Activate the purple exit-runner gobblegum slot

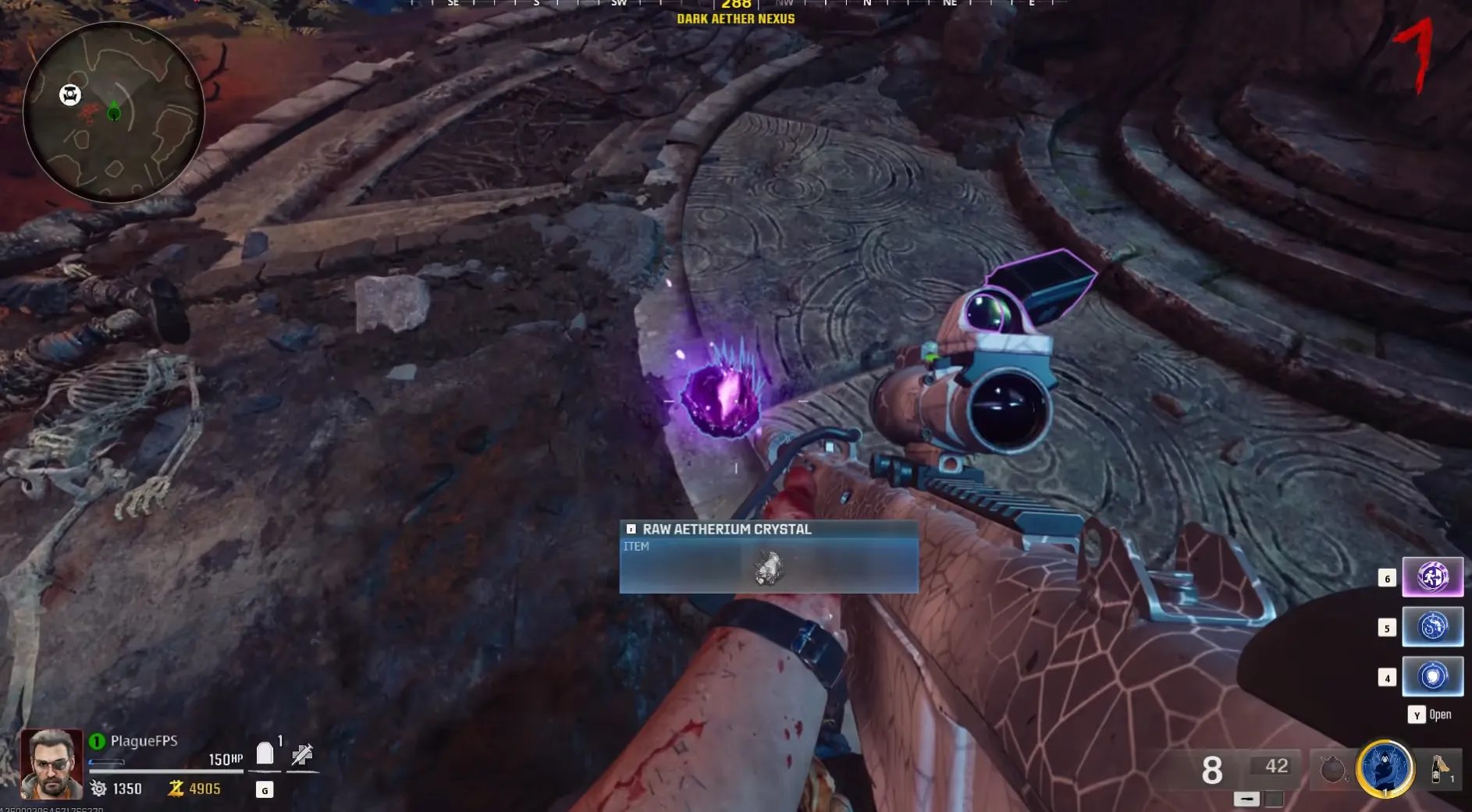1432,577
